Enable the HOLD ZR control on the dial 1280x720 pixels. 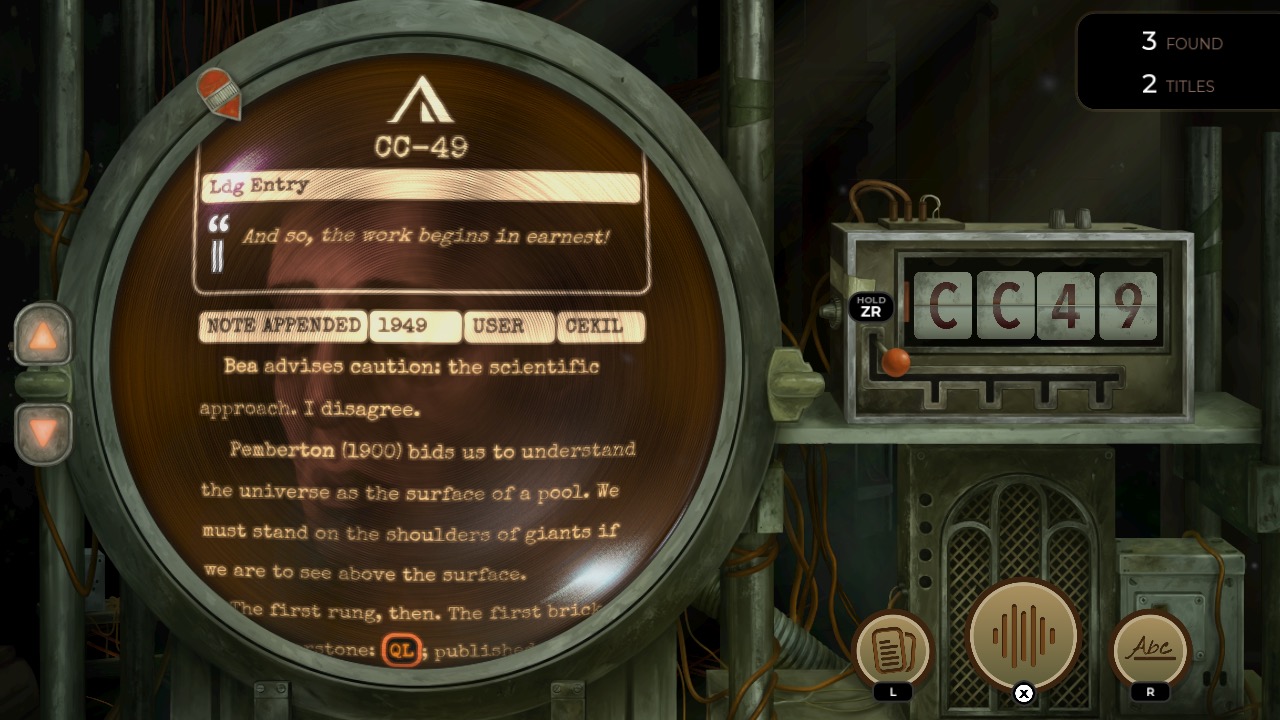(x=869, y=304)
